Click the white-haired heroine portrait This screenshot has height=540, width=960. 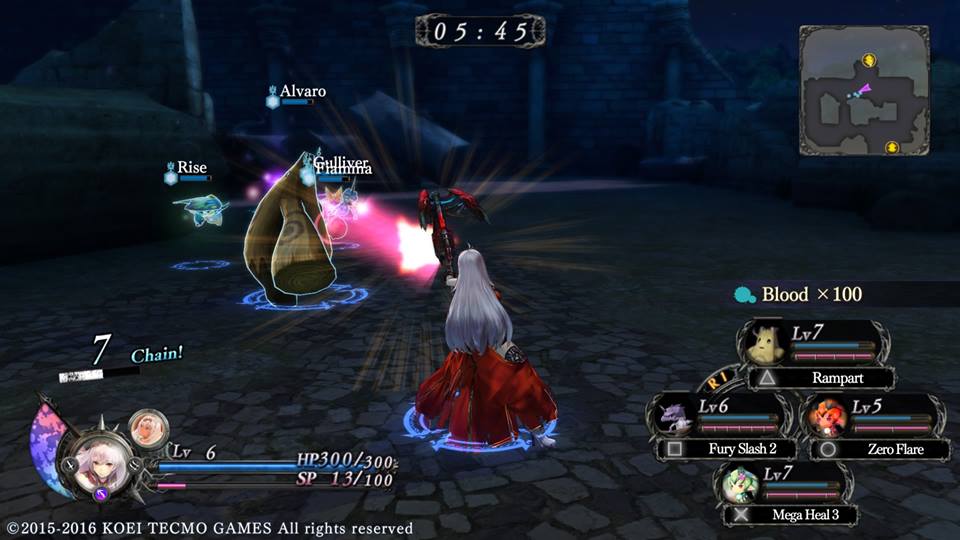[x=100, y=463]
